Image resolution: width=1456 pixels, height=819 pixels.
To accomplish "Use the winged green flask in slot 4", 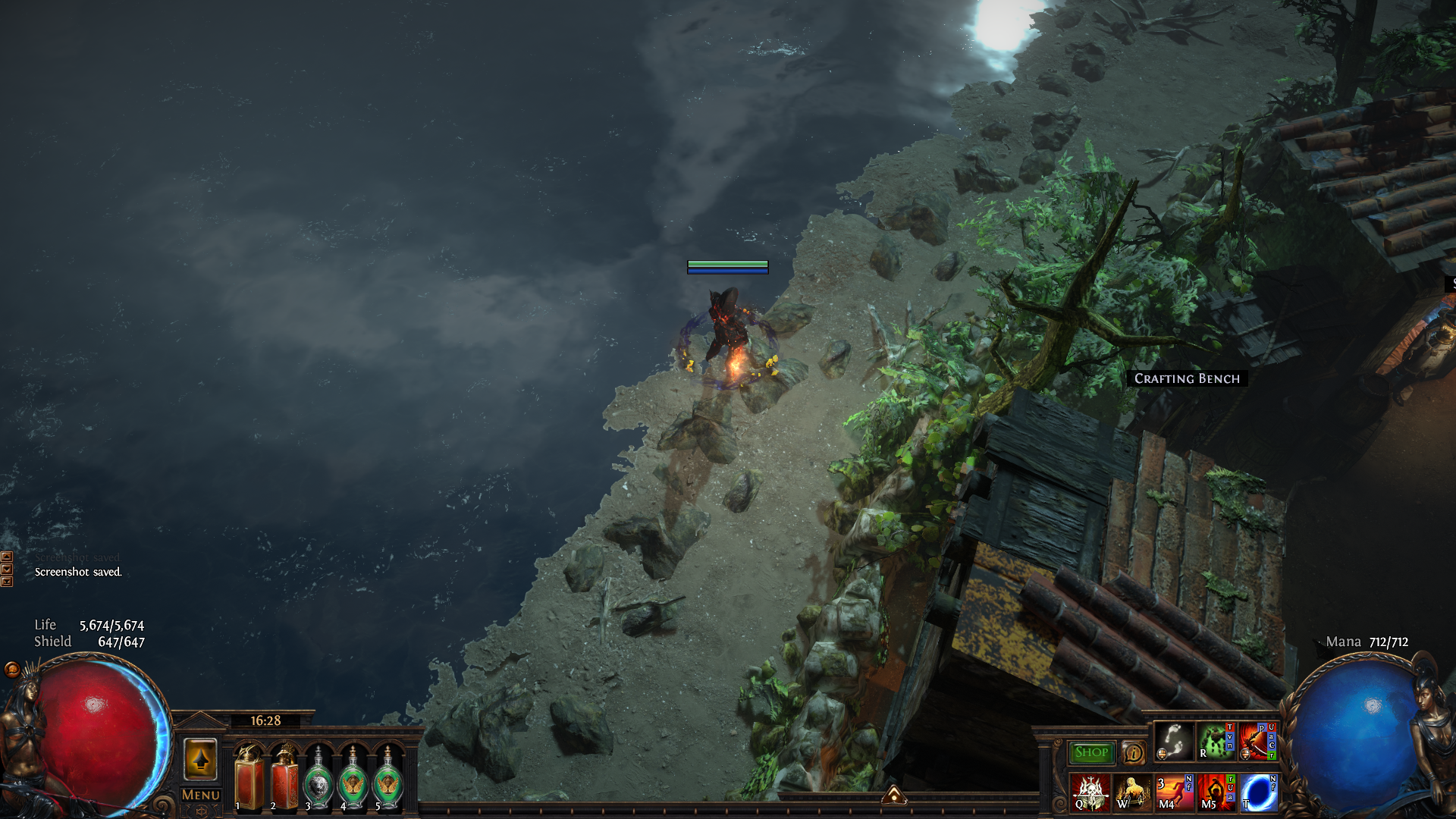I will coord(353,779).
